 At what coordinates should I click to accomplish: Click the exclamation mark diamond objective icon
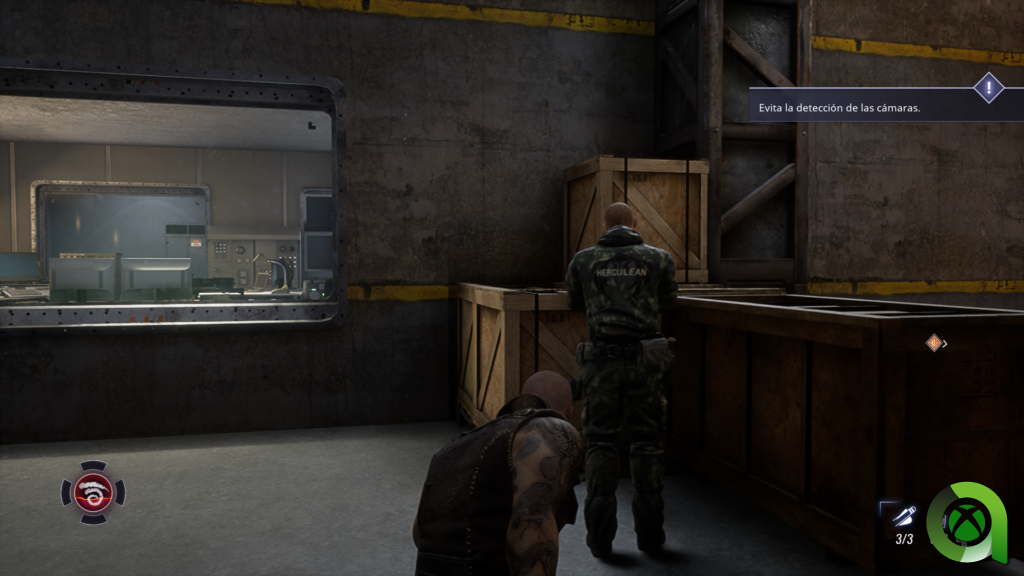(989, 88)
